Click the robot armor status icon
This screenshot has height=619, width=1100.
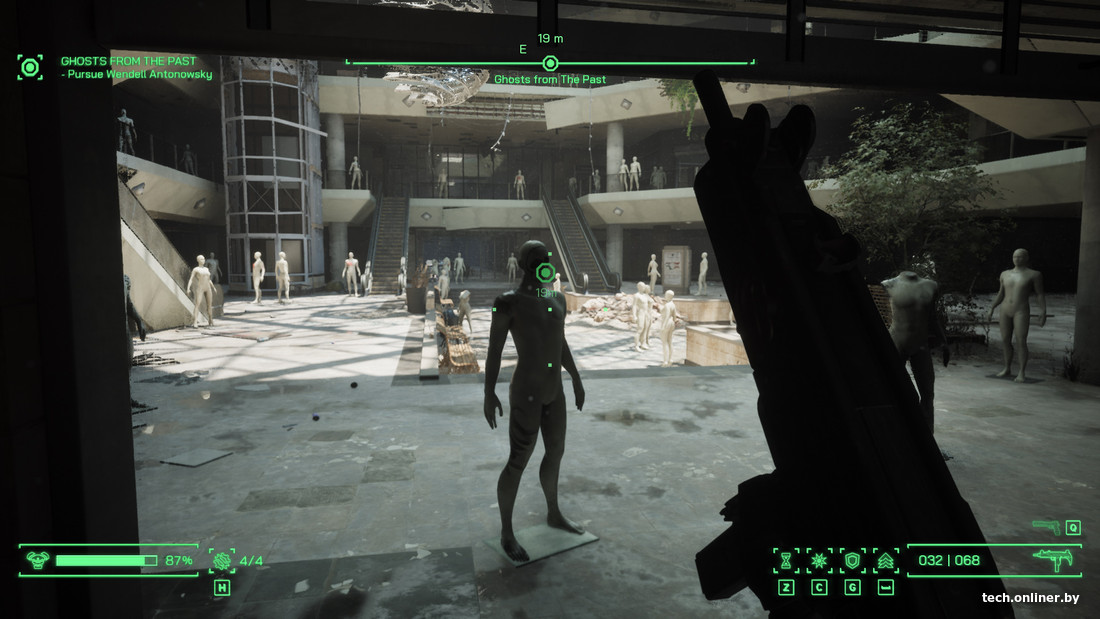(39, 560)
